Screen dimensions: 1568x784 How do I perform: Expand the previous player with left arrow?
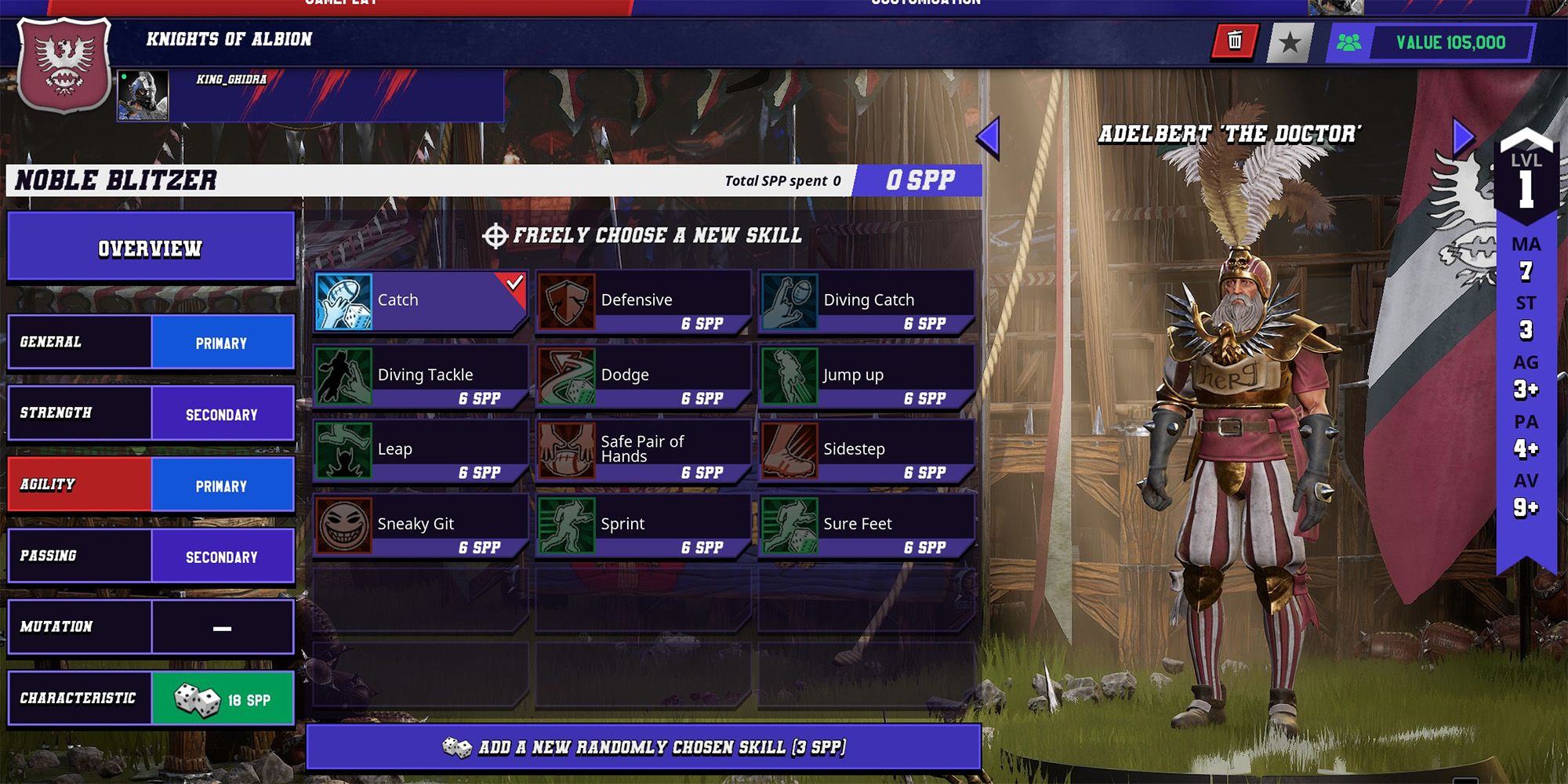coord(990,135)
